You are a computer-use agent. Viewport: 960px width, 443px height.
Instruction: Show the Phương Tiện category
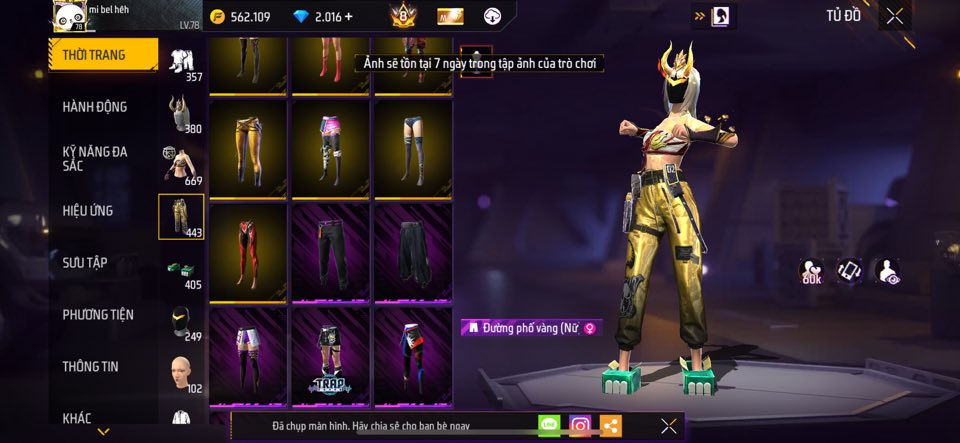(x=97, y=315)
